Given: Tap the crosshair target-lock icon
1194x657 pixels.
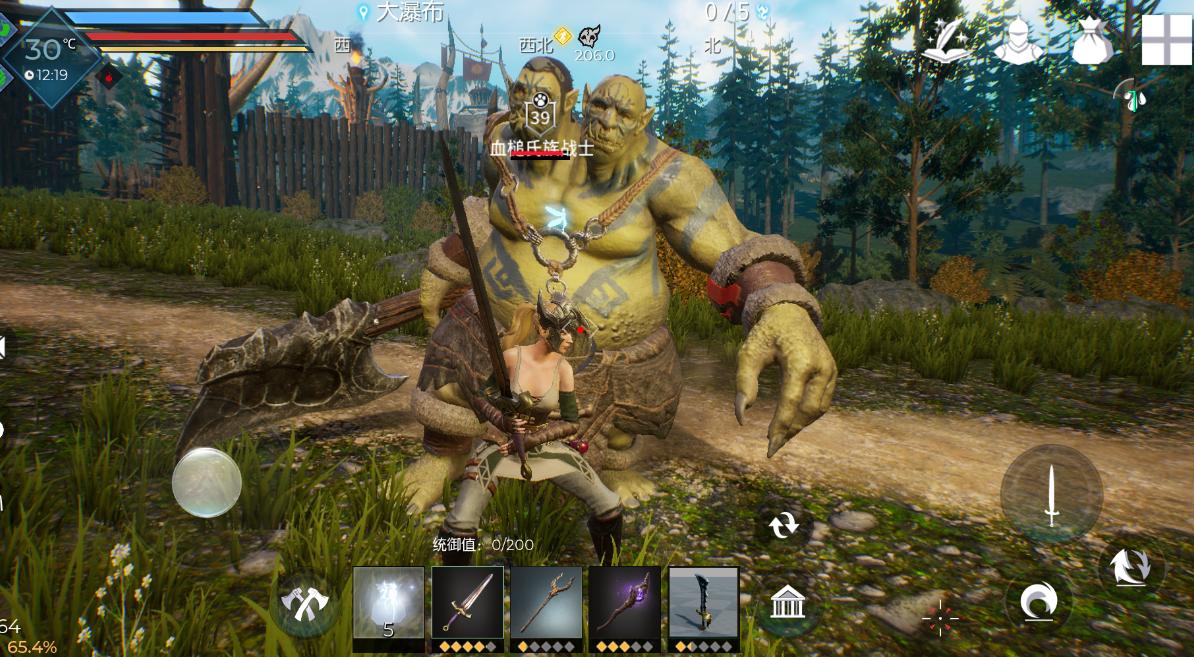Looking at the screenshot, I should coord(940,619).
